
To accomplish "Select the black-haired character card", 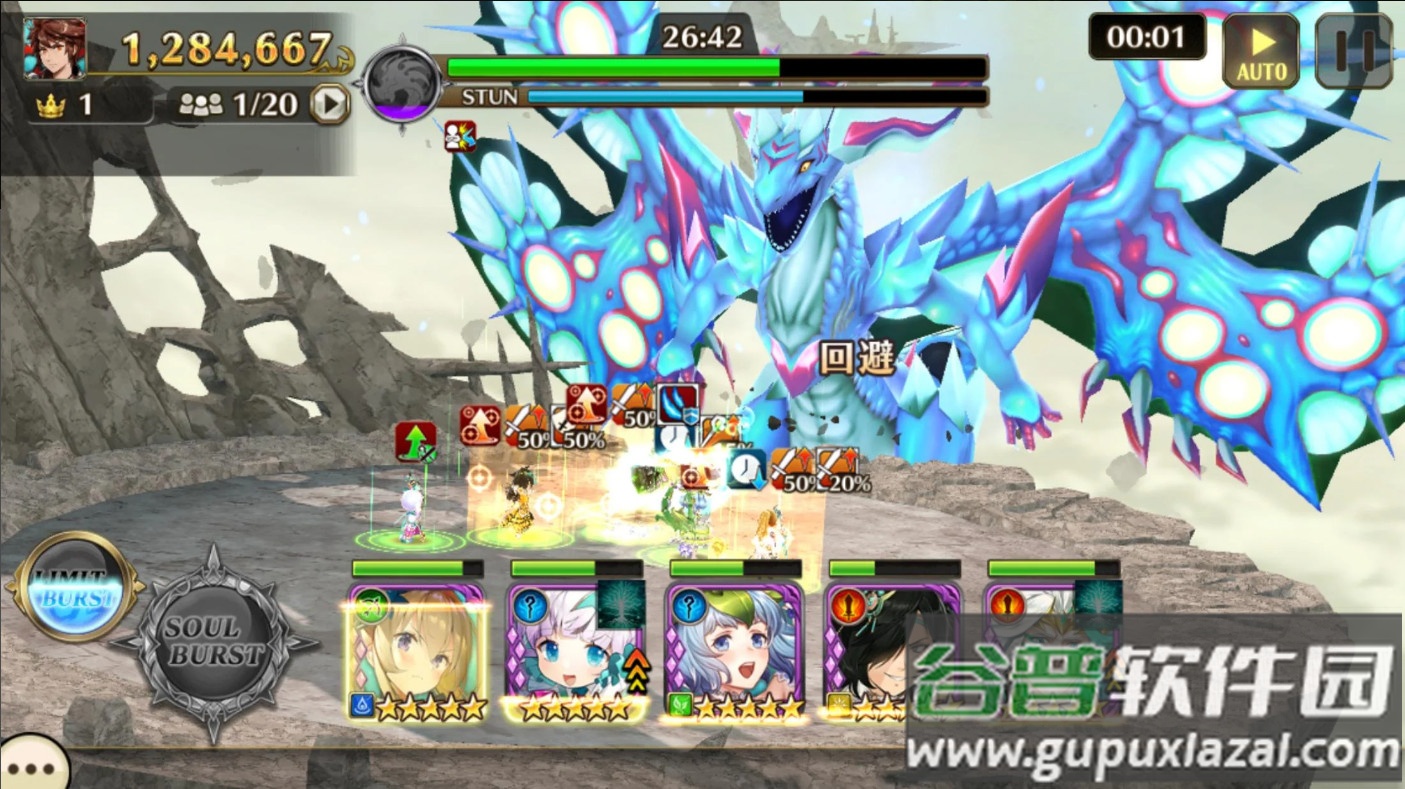I will (x=868, y=650).
